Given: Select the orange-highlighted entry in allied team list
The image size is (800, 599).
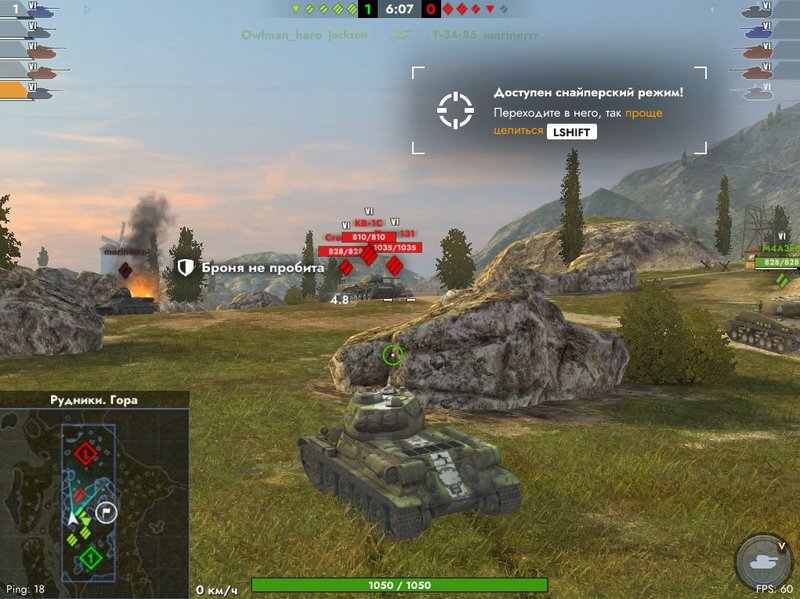Looking at the screenshot, I should [30, 90].
